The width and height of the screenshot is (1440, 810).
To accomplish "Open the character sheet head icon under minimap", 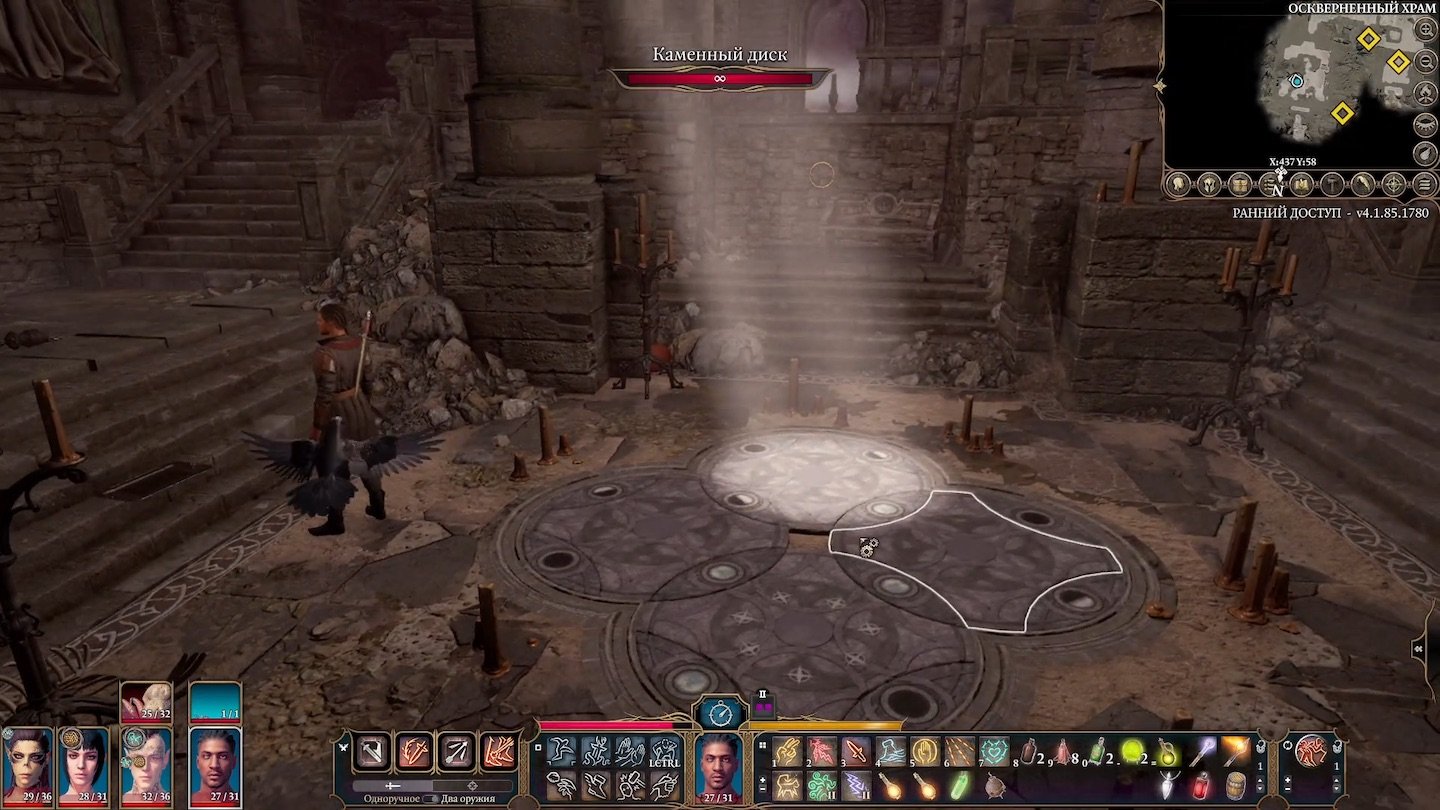I will tap(1178, 184).
